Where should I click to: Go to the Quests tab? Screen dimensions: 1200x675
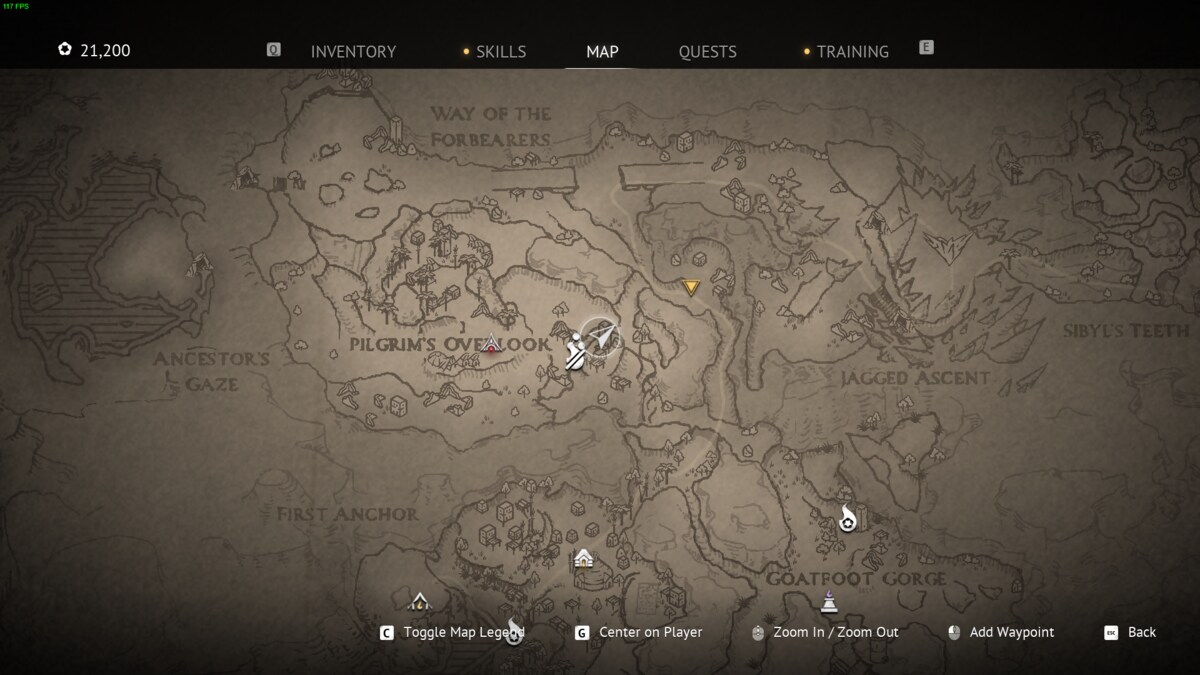point(707,52)
